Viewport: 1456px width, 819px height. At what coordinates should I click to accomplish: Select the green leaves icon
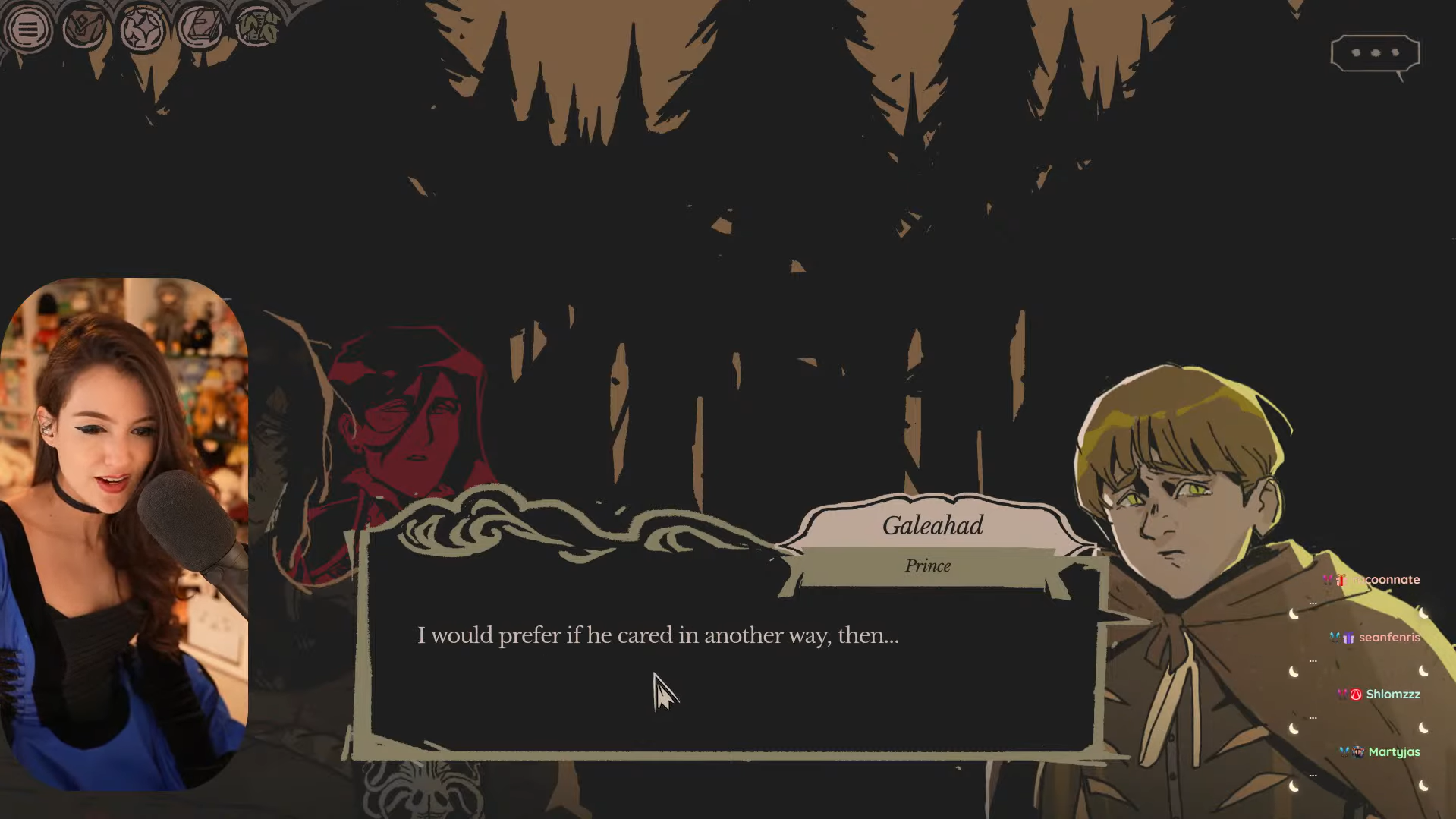[x=257, y=29]
